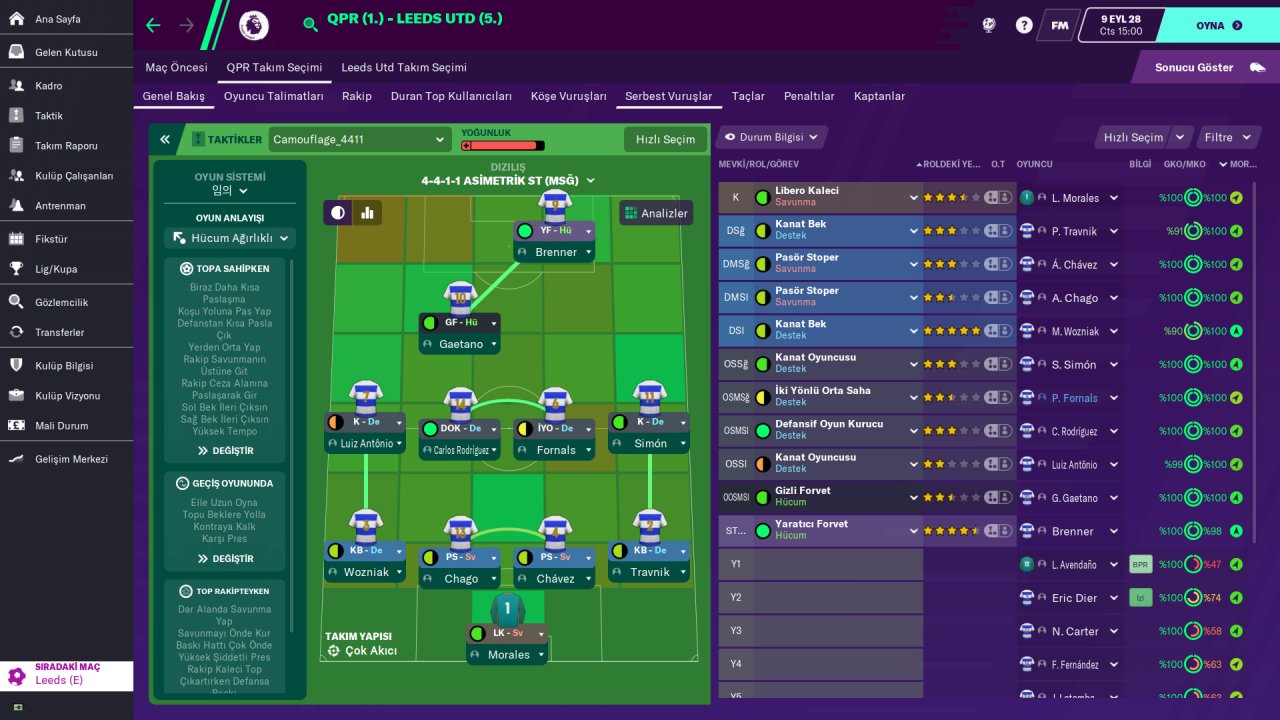
Task: Switch to the Maç Öncesi tab
Action: click(176, 67)
